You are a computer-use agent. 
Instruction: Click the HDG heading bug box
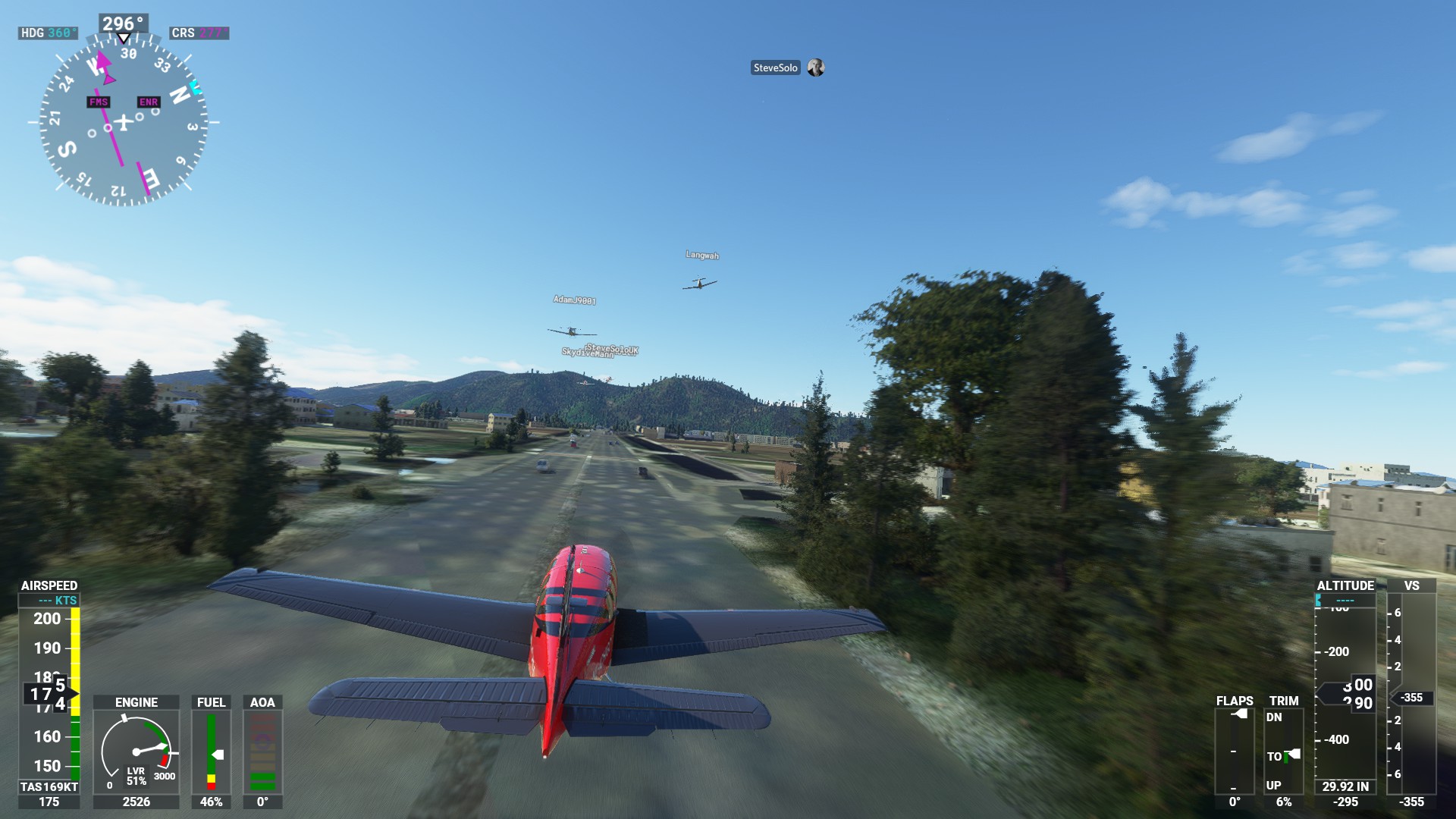(48, 33)
